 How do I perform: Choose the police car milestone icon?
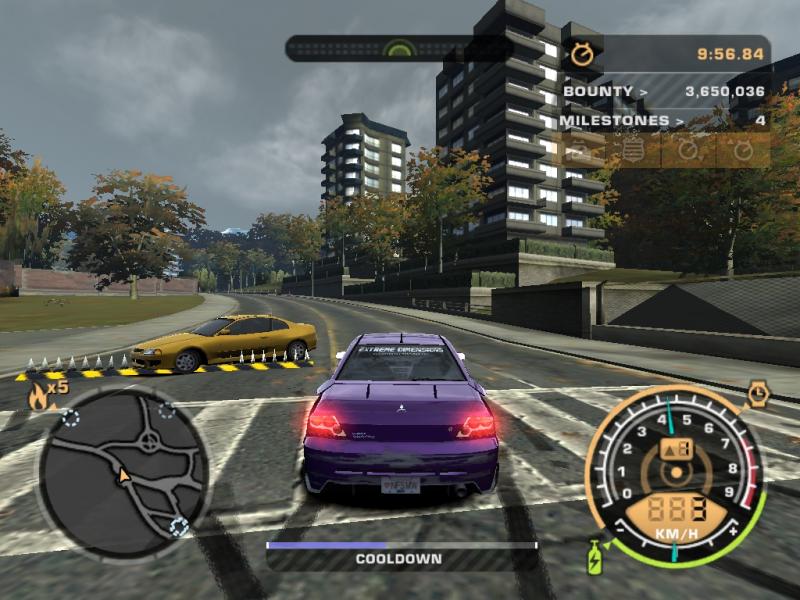(x=579, y=151)
